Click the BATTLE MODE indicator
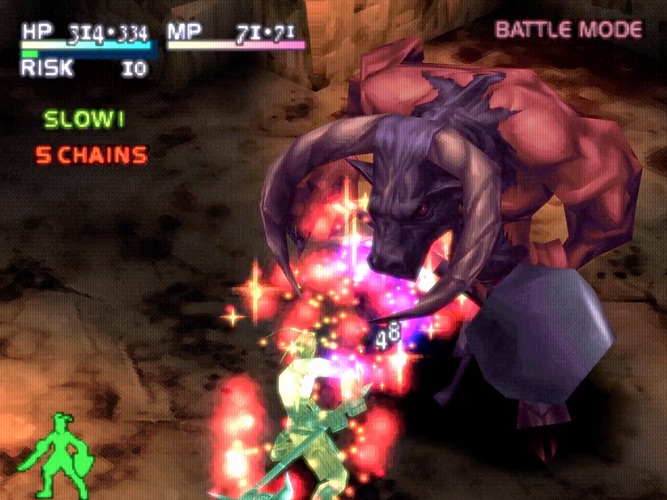Screen dimensions: 667x500 tap(568, 29)
